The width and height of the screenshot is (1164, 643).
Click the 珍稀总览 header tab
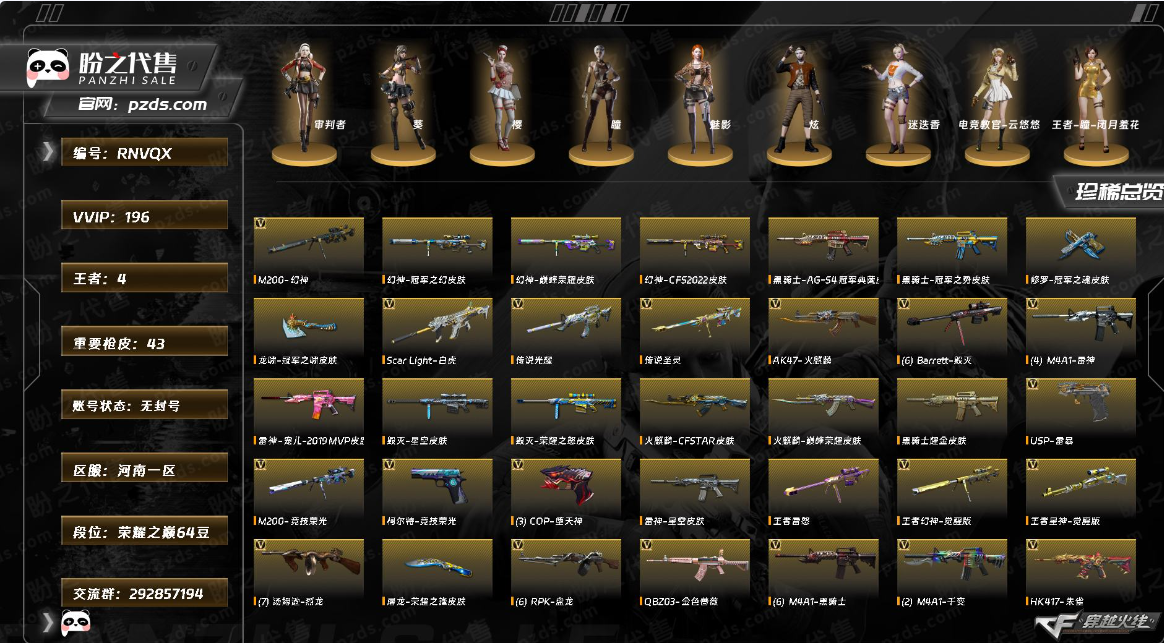tap(1117, 191)
